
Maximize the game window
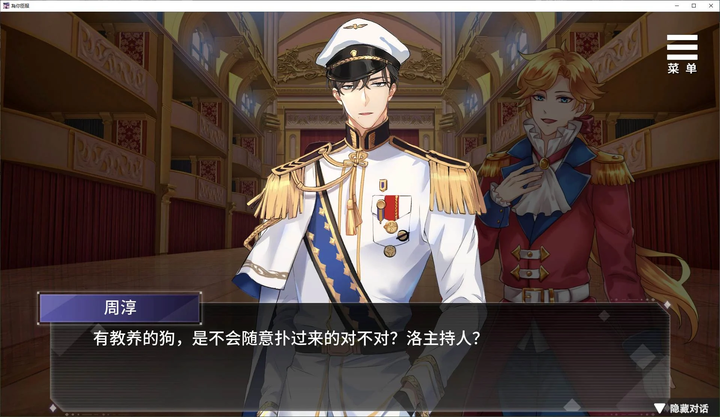coord(678,6)
